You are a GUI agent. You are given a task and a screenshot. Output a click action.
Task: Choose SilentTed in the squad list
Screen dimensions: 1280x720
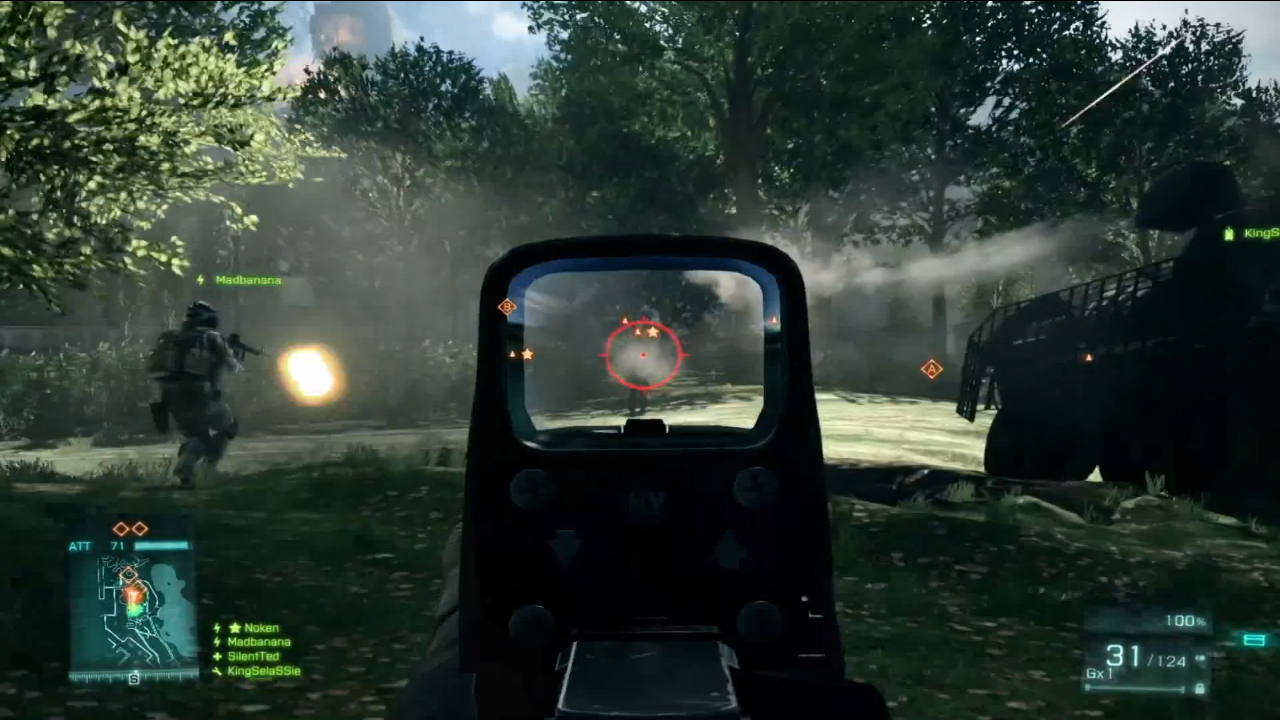click(x=255, y=657)
